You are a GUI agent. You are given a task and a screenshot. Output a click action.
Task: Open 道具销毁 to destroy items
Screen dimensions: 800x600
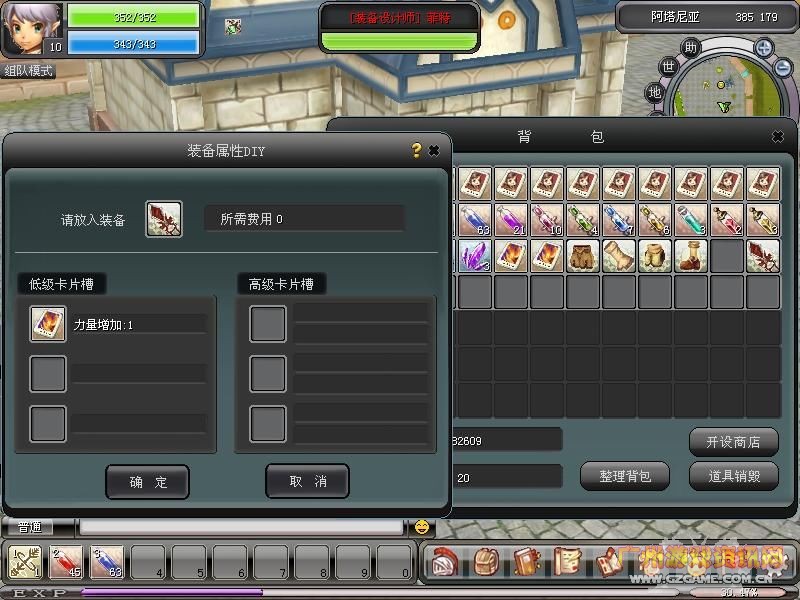(733, 476)
